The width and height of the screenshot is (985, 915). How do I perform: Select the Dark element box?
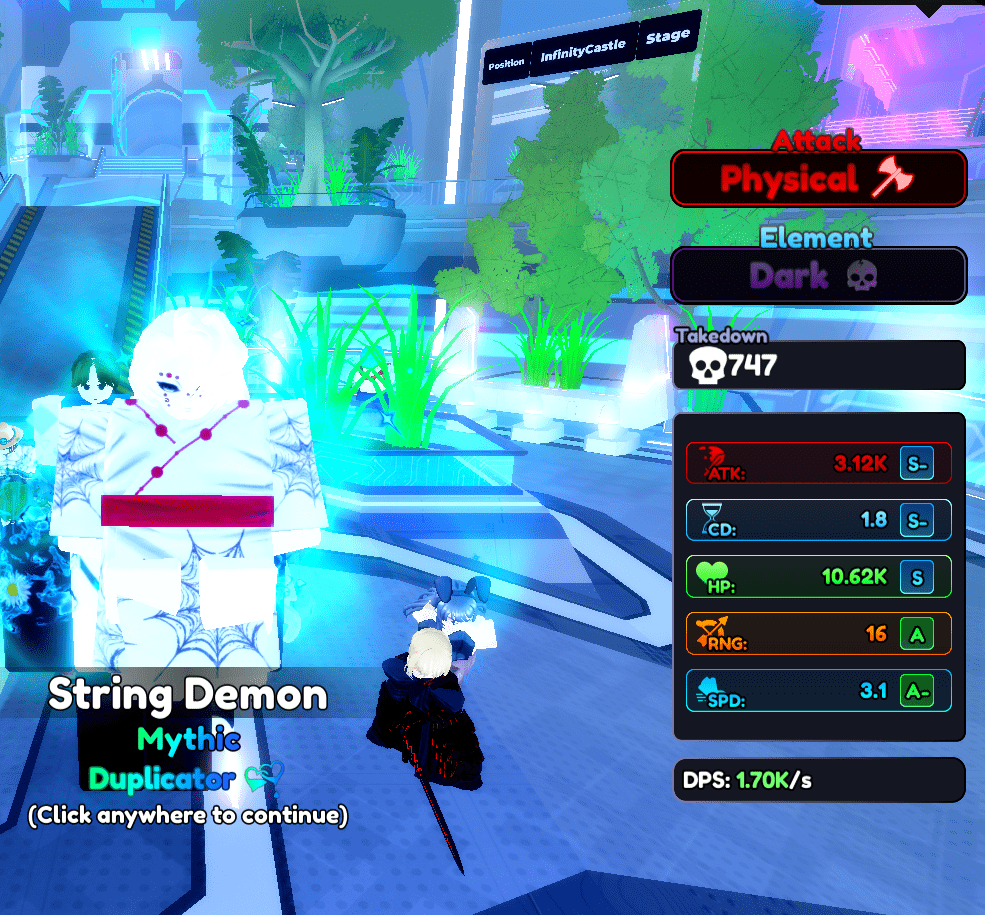[818, 275]
